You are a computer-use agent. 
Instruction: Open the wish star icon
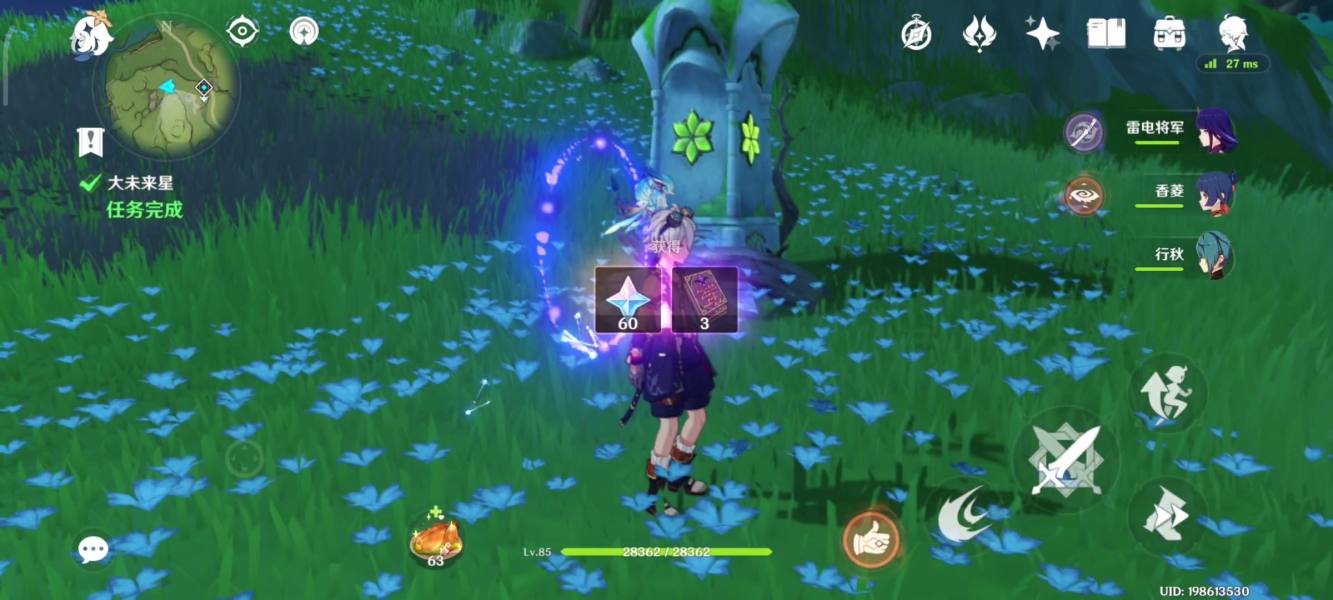[x=1043, y=34]
